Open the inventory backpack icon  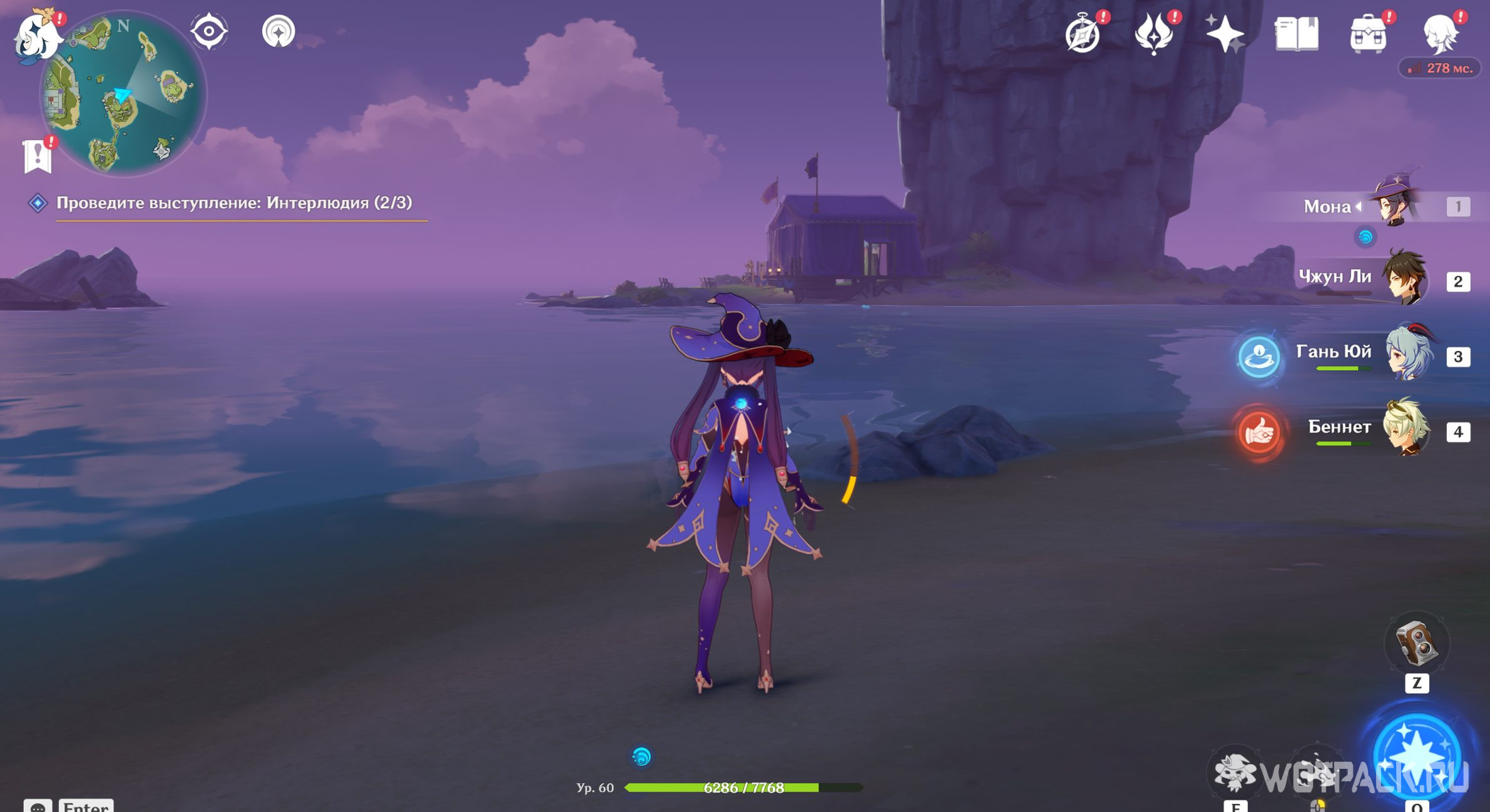click(1368, 34)
